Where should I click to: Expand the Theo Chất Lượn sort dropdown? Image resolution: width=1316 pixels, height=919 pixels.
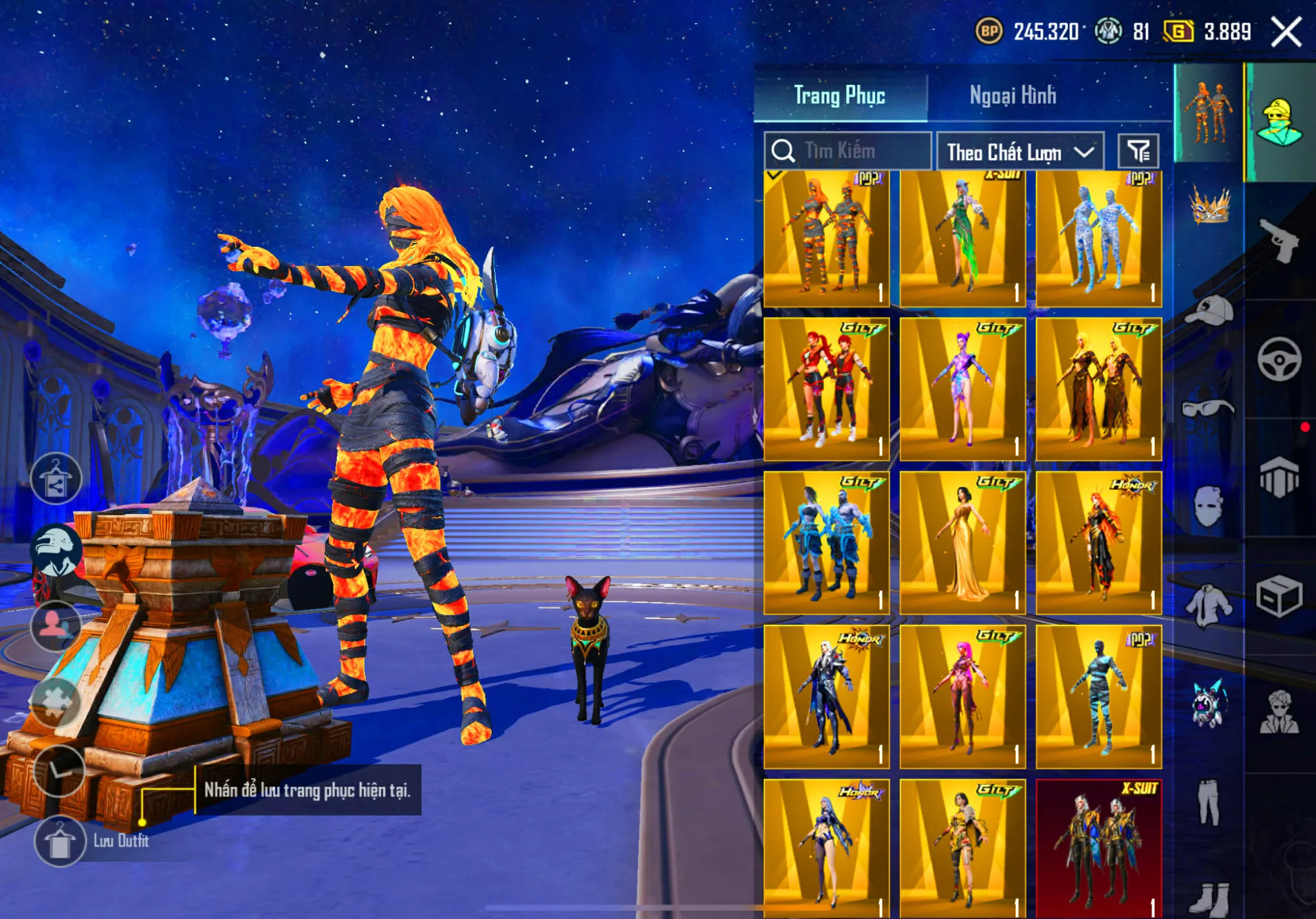pyautogui.click(x=1020, y=151)
